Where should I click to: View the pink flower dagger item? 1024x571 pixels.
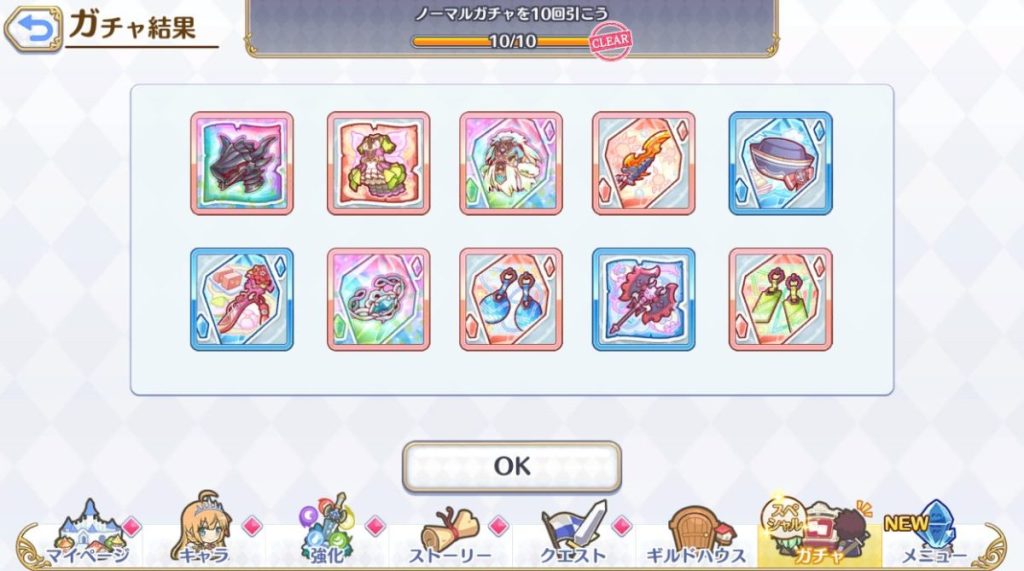241,299
